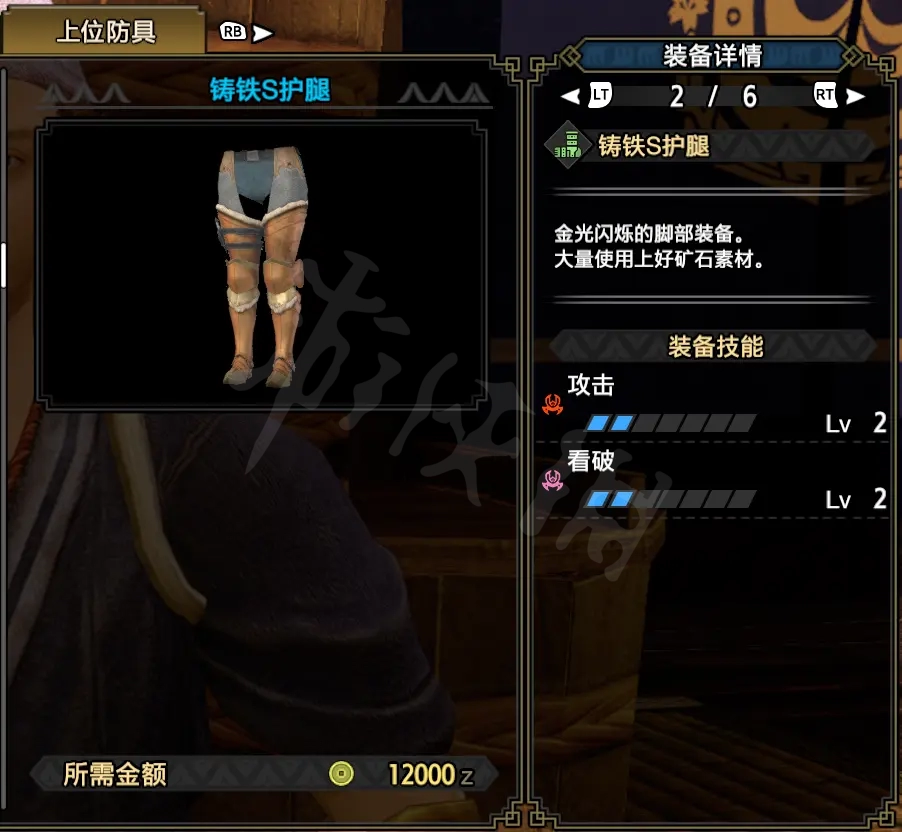Select the 看破 skill row
Screen dimensions: 902x832
pyautogui.click(x=714, y=480)
